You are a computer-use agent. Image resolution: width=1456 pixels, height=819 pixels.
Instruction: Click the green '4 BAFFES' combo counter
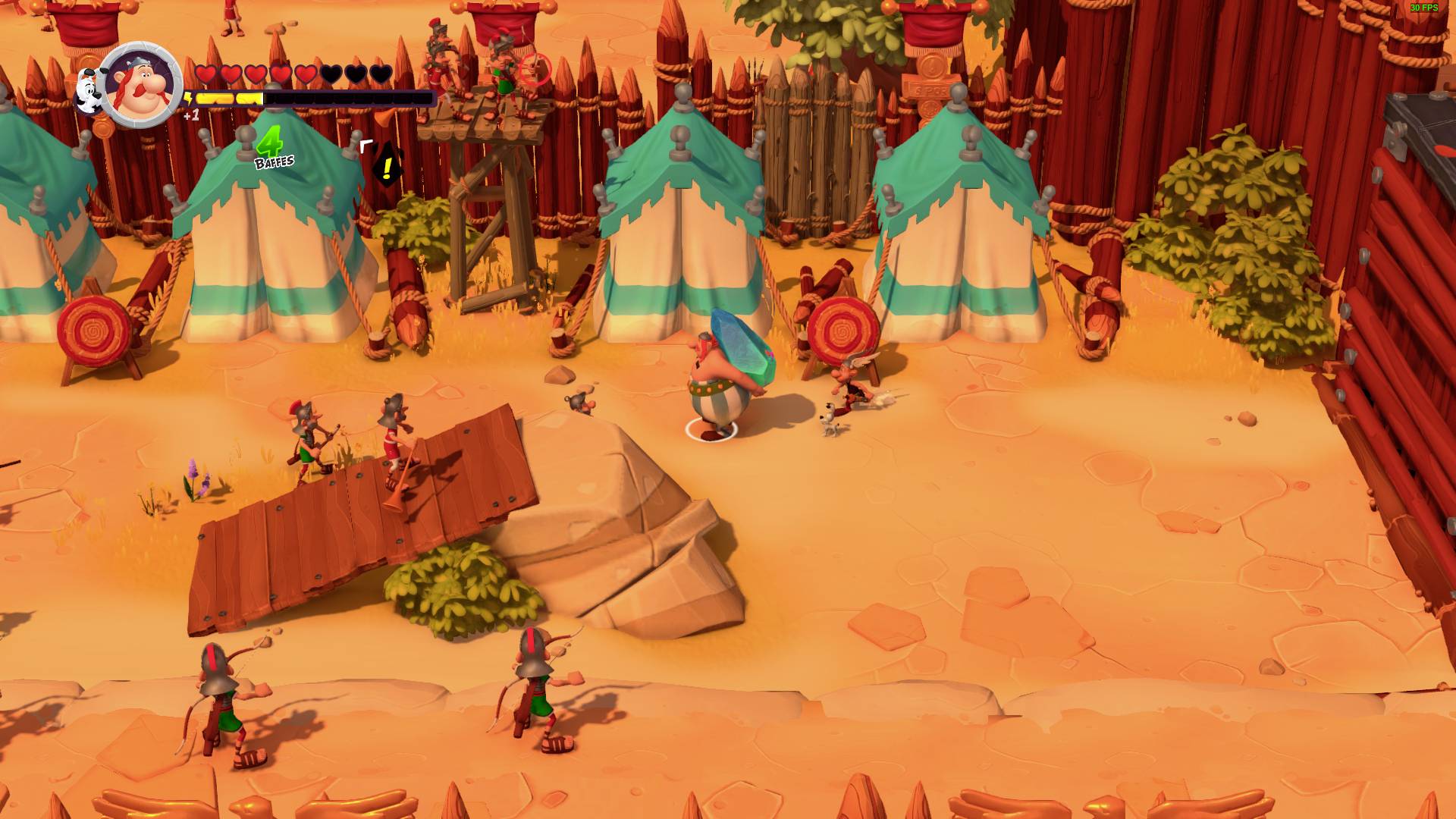tap(271, 148)
